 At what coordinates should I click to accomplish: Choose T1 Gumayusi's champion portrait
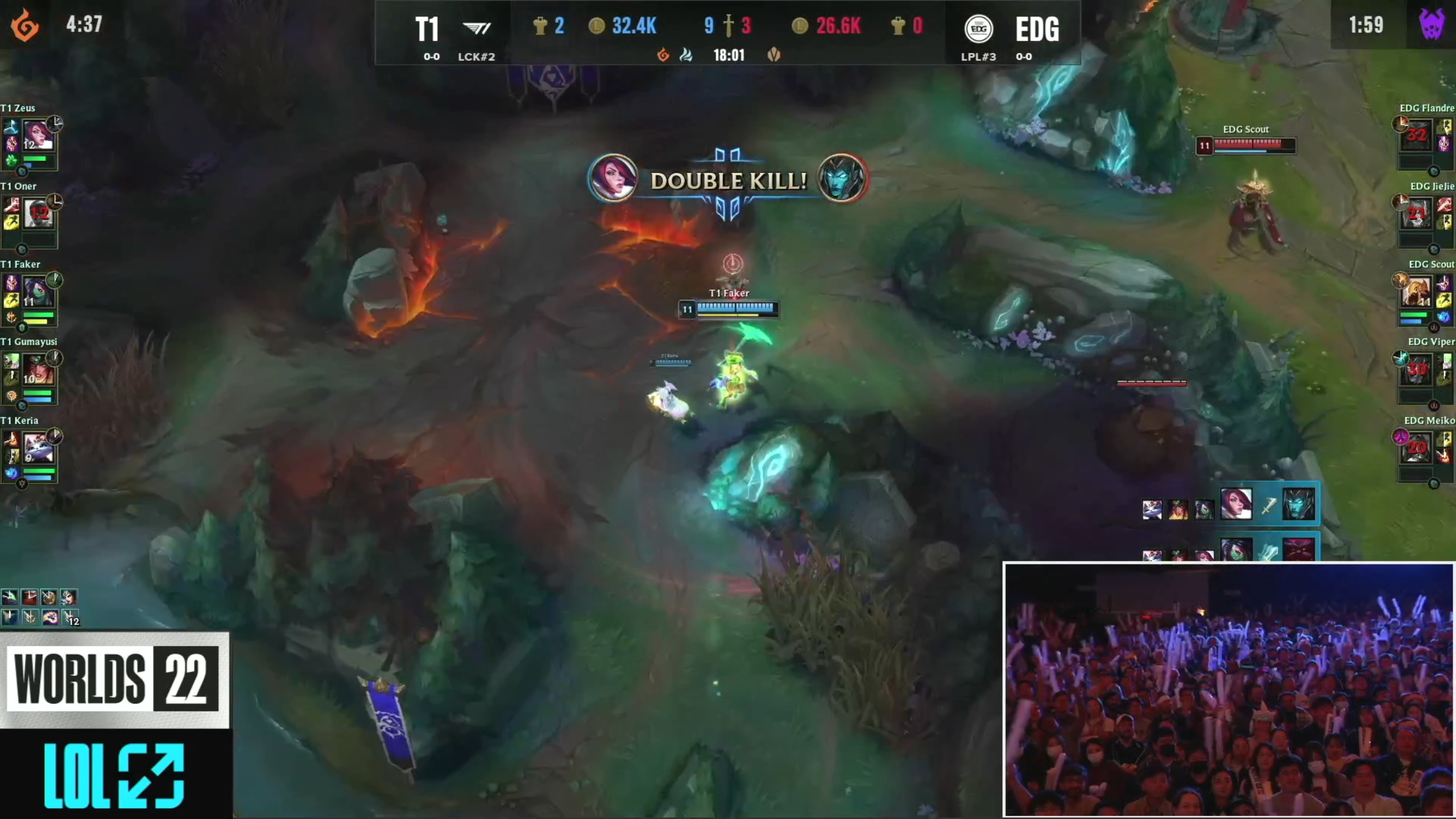click(38, 370)
